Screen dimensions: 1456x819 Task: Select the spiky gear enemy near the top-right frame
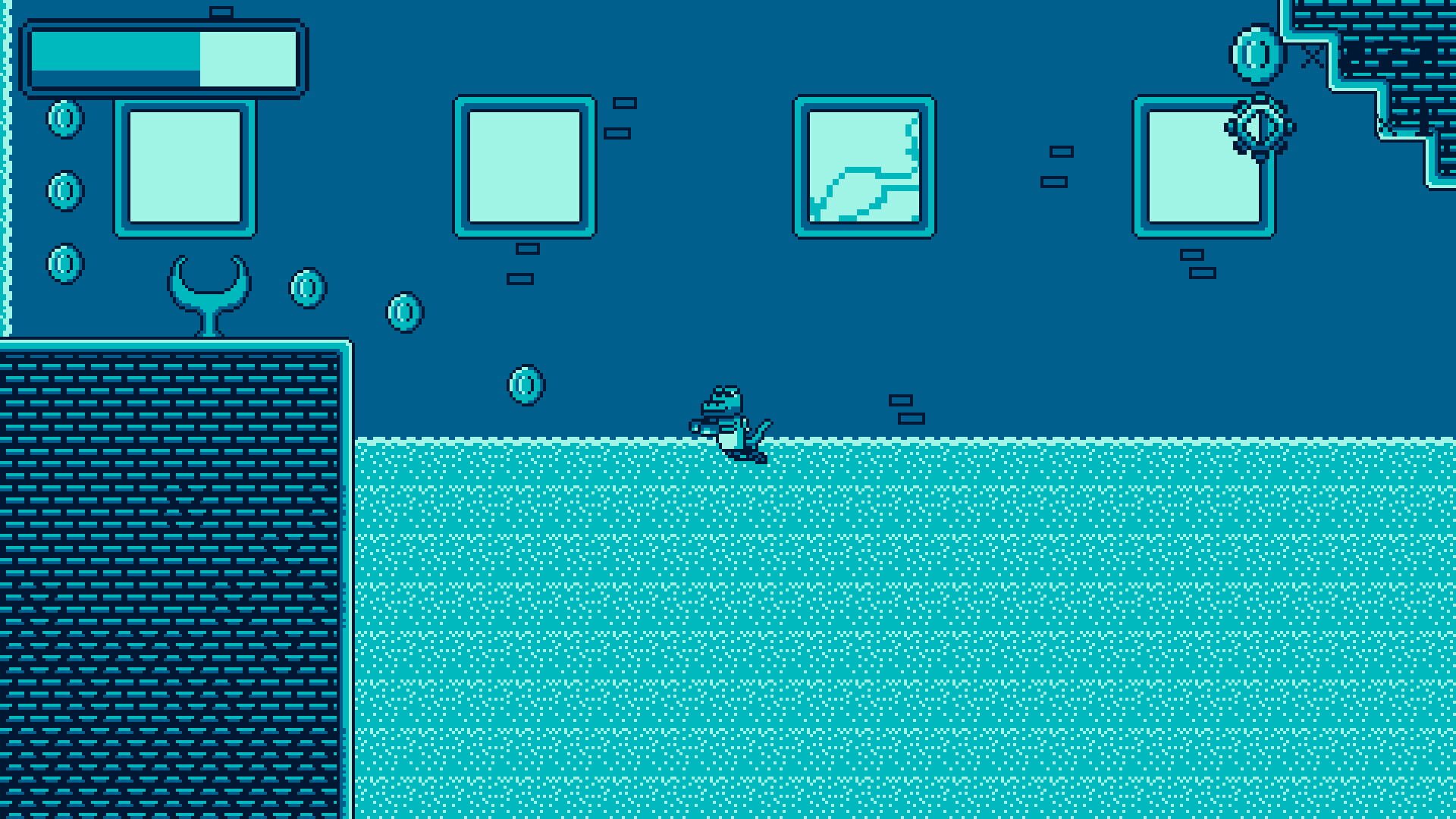pyautogui.click(x=1260, y=127)
